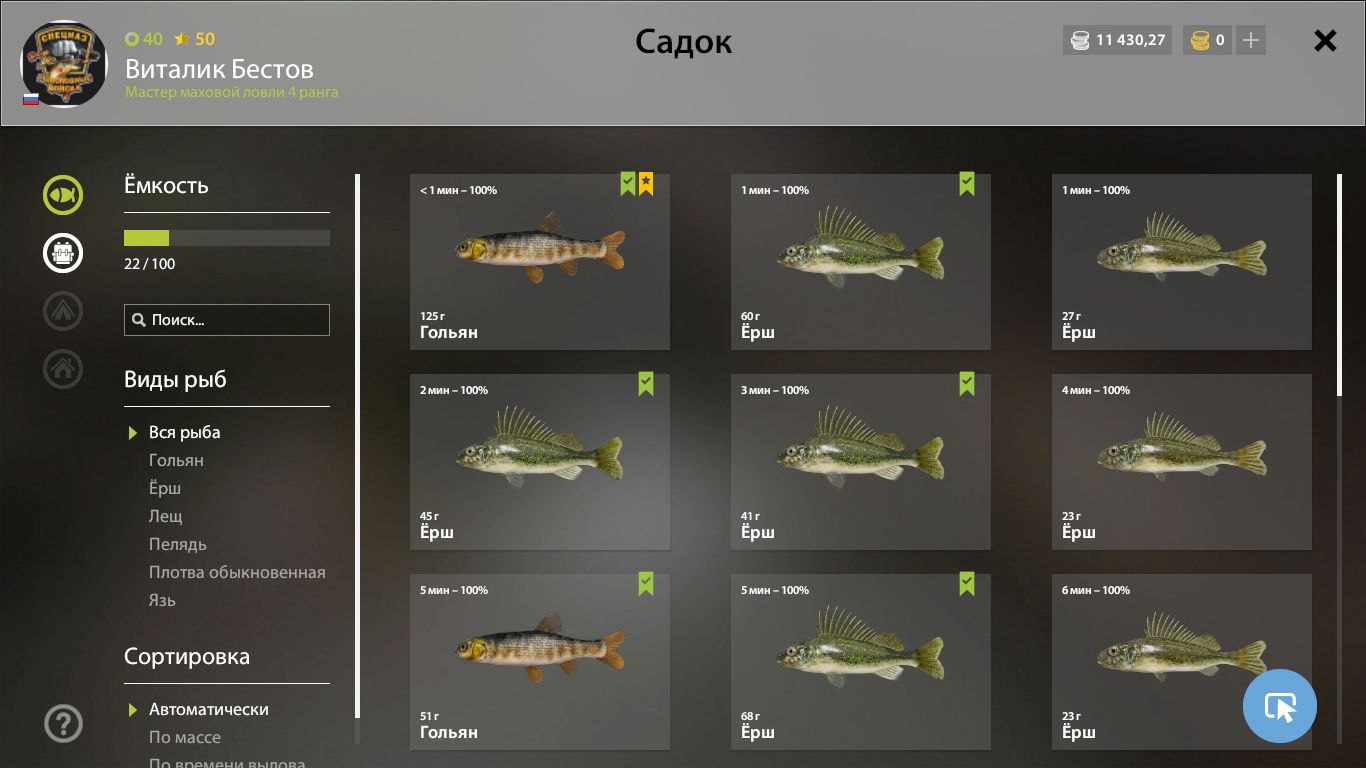Screen dimensions: 1366x768
Task: Click the home icon in sidebar
Action: click(x=62, y=369)
